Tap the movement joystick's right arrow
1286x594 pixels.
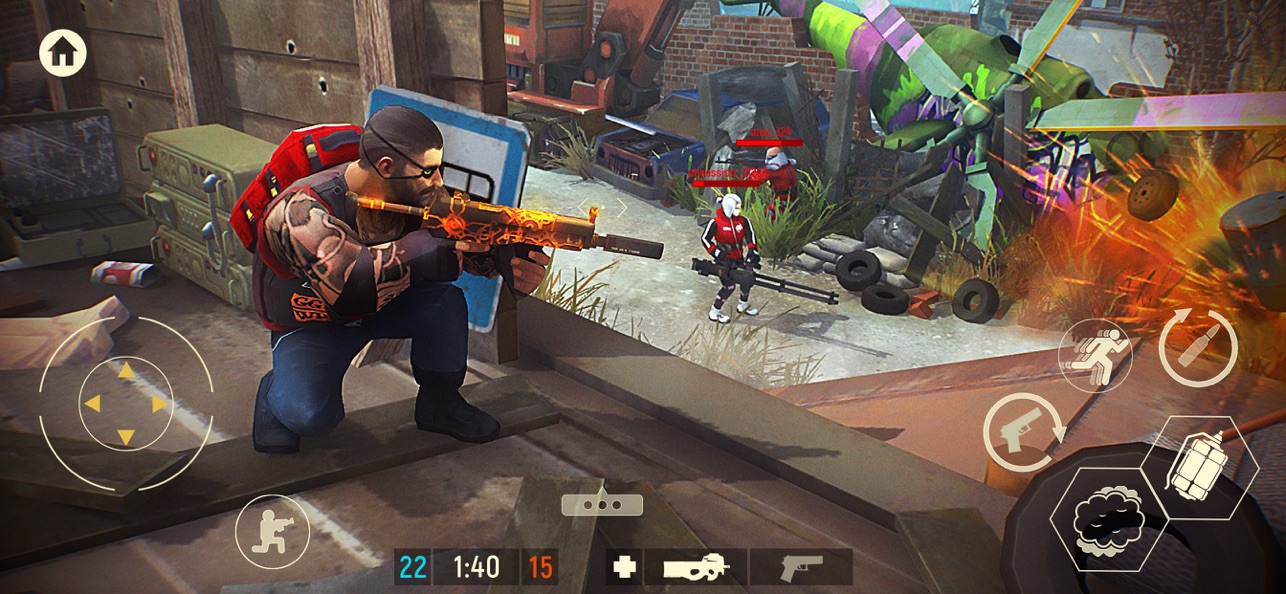pyautogui.click(x=159, y=404)
